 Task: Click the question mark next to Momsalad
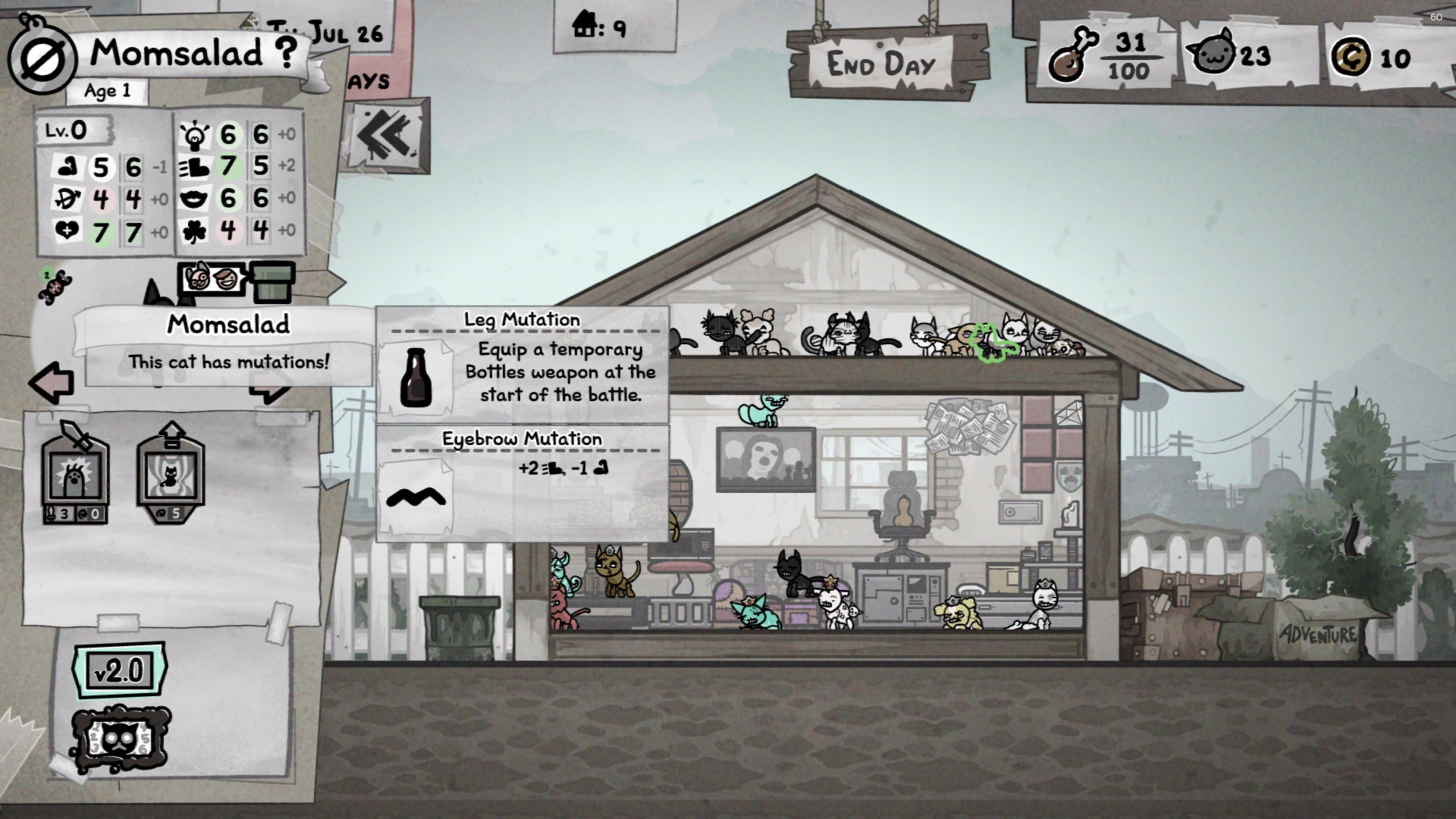pyautogui.click(x=286, y=52)
